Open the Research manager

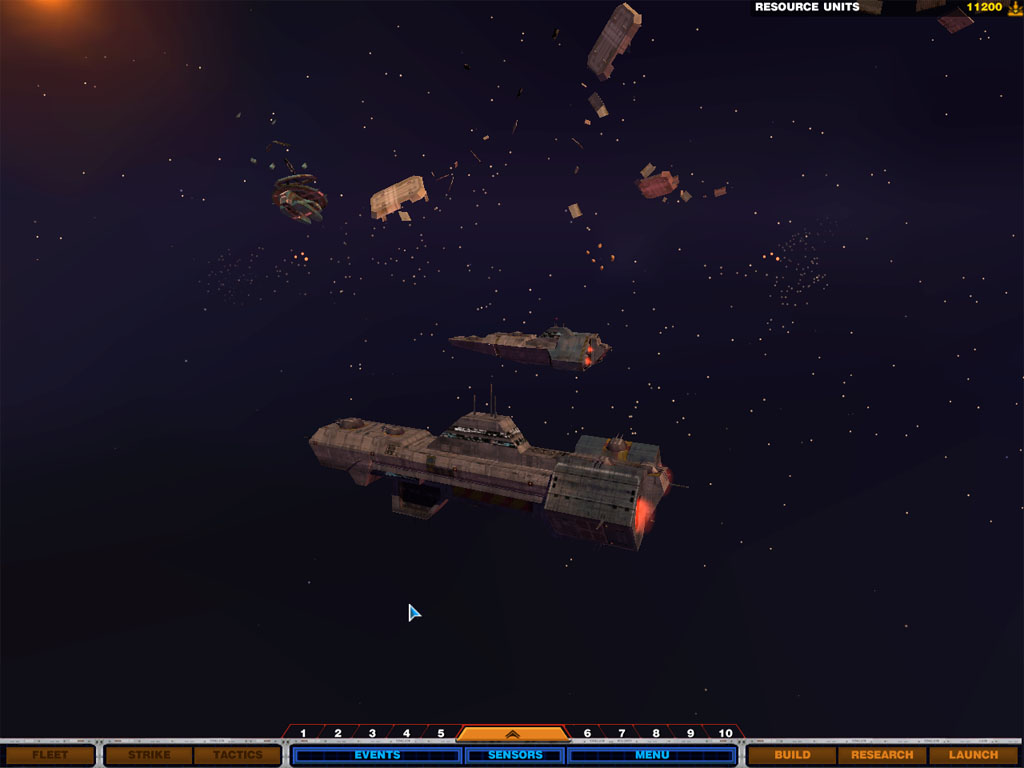pos(882,755)
